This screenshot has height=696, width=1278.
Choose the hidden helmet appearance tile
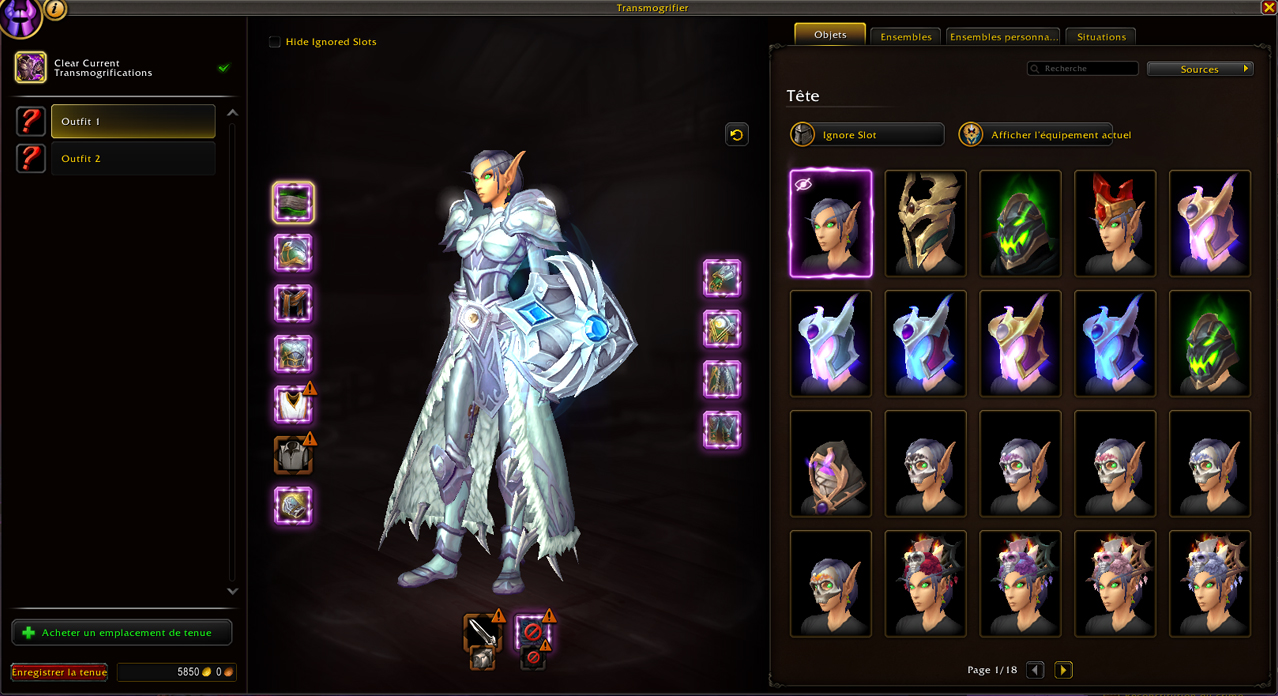click(x=831, y=224)
